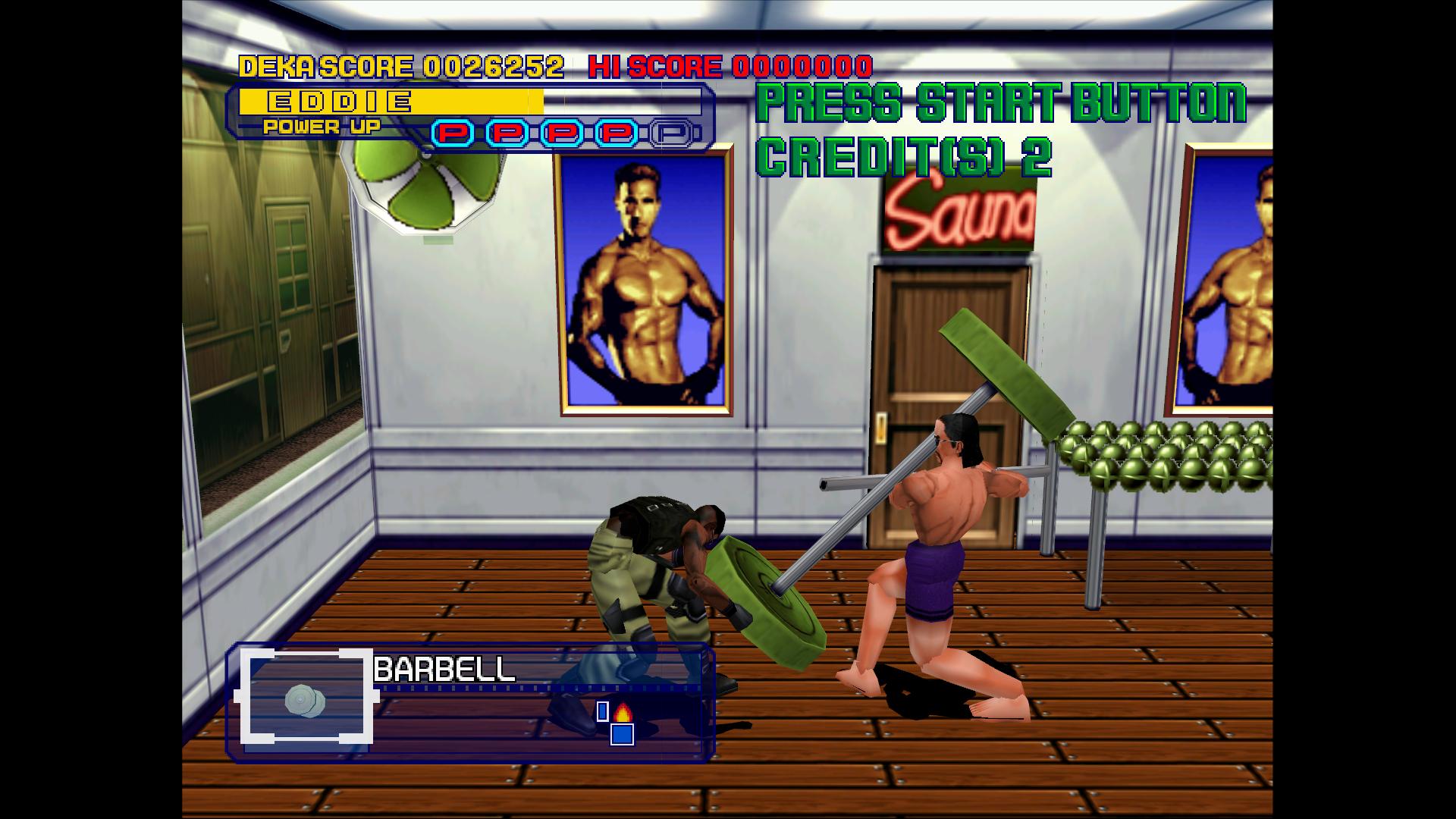Screen dimensions: 1456x819
Task: Click the first blue P power-up icon
Action: pyautogui.click(x=453, y=132)
